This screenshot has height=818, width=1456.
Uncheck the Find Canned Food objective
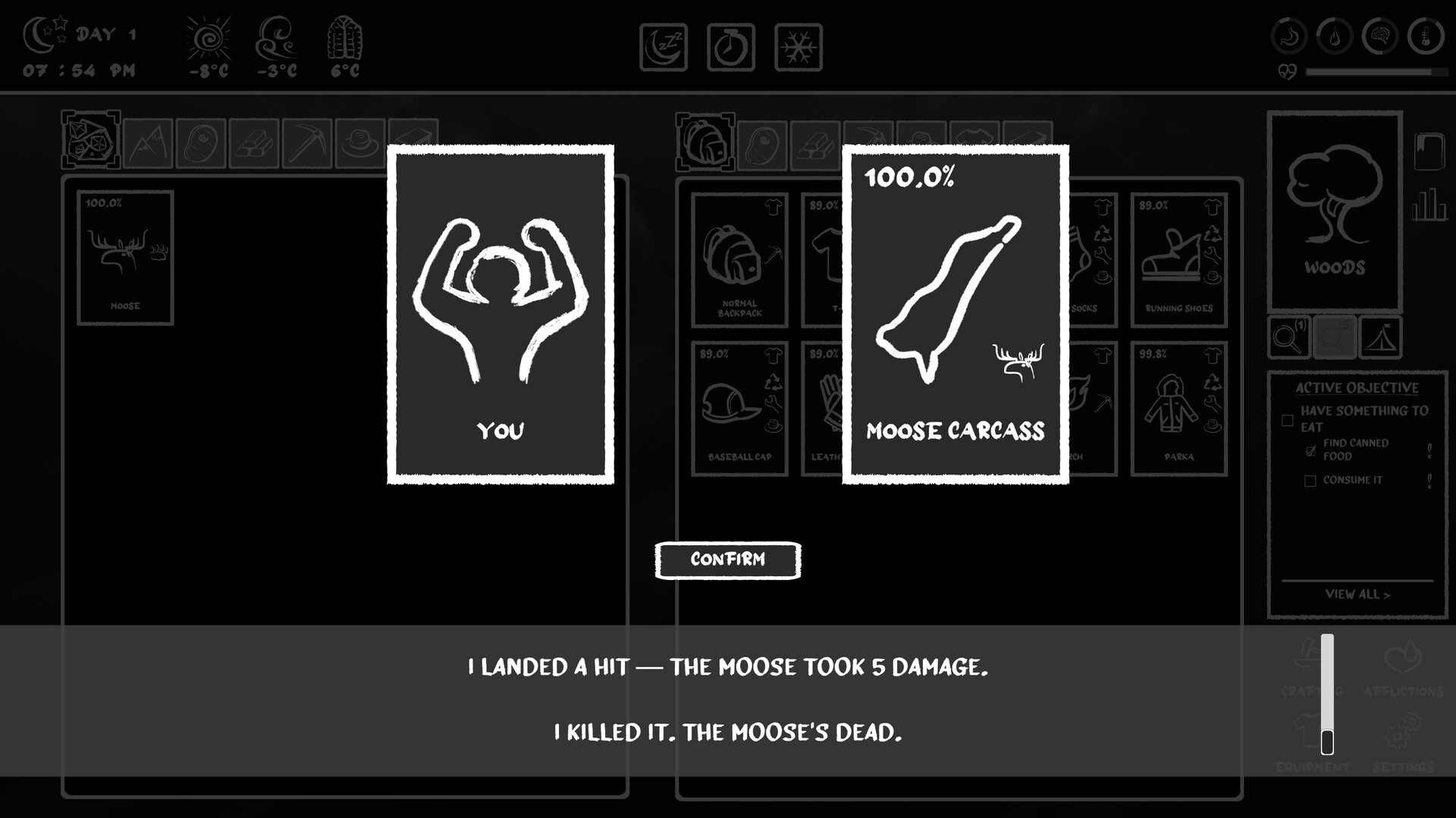(1311, 450)
